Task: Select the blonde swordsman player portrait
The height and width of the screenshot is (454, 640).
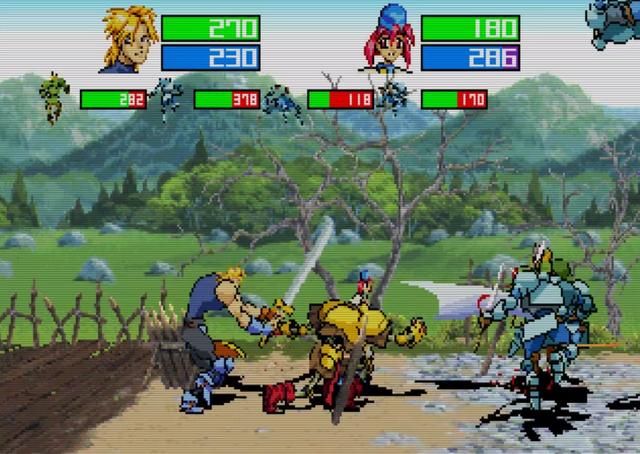Action: click(128, 40)
